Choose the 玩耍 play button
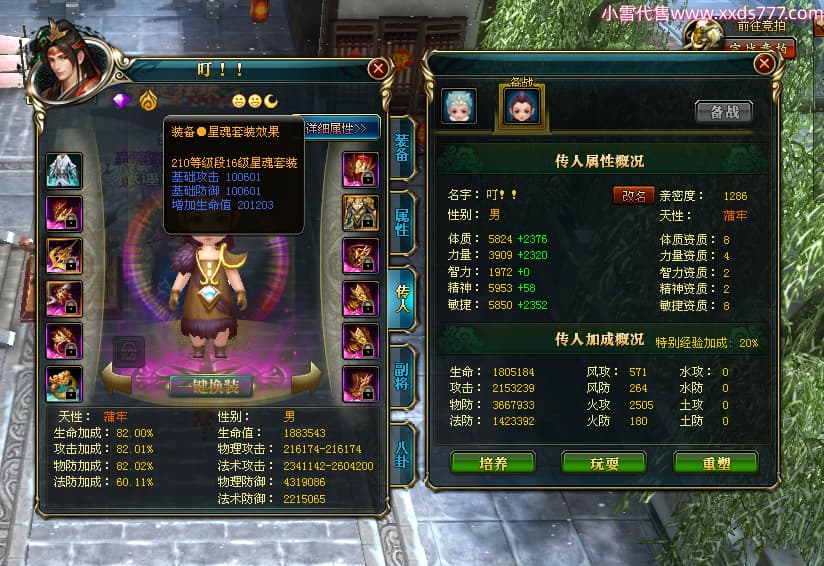 tap(604, 463)
